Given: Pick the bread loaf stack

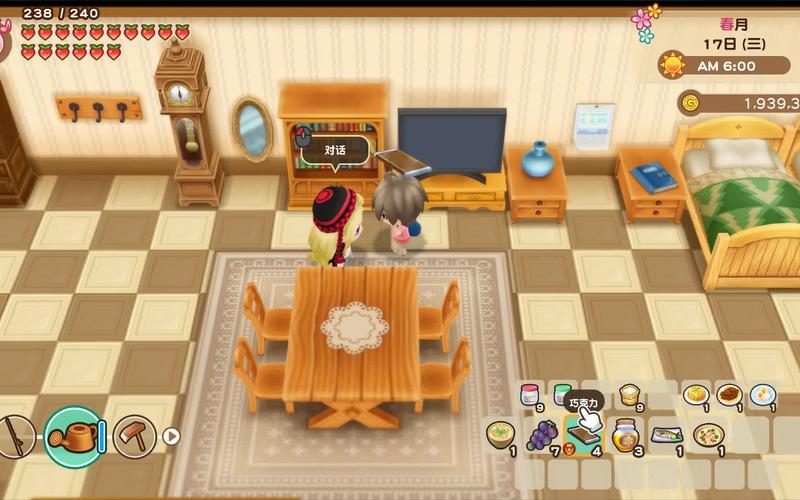Looking at the screenshot, I should 629,395.
